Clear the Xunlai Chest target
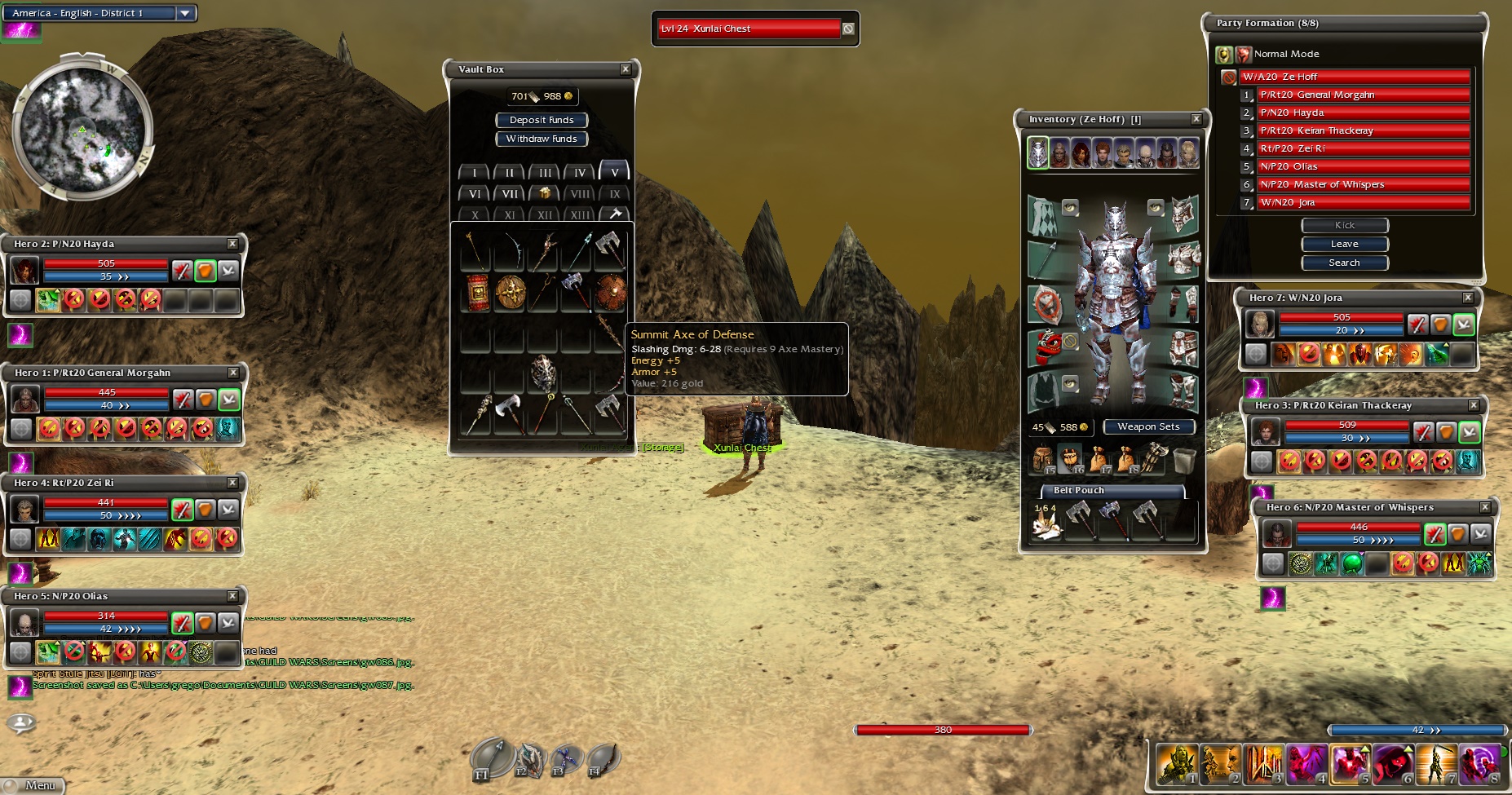This screenshot has width=1512, height=795. coord(848,29)
